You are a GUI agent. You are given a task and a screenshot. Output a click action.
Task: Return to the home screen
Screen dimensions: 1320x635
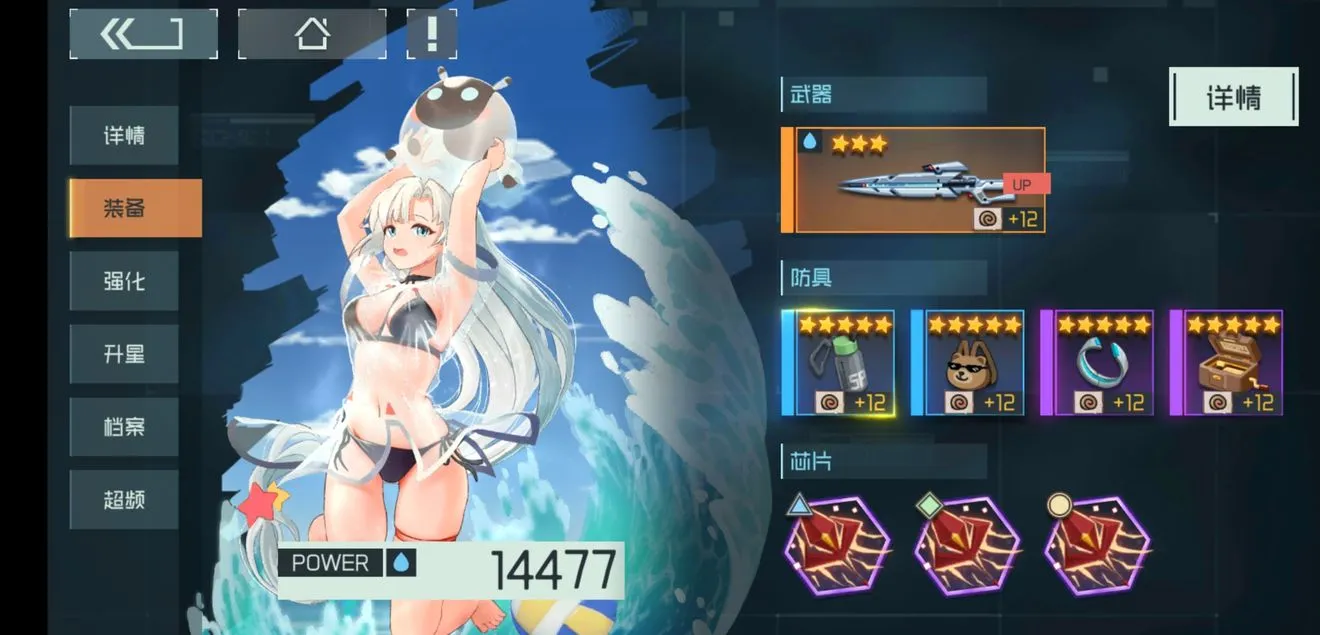coord(312,34)
